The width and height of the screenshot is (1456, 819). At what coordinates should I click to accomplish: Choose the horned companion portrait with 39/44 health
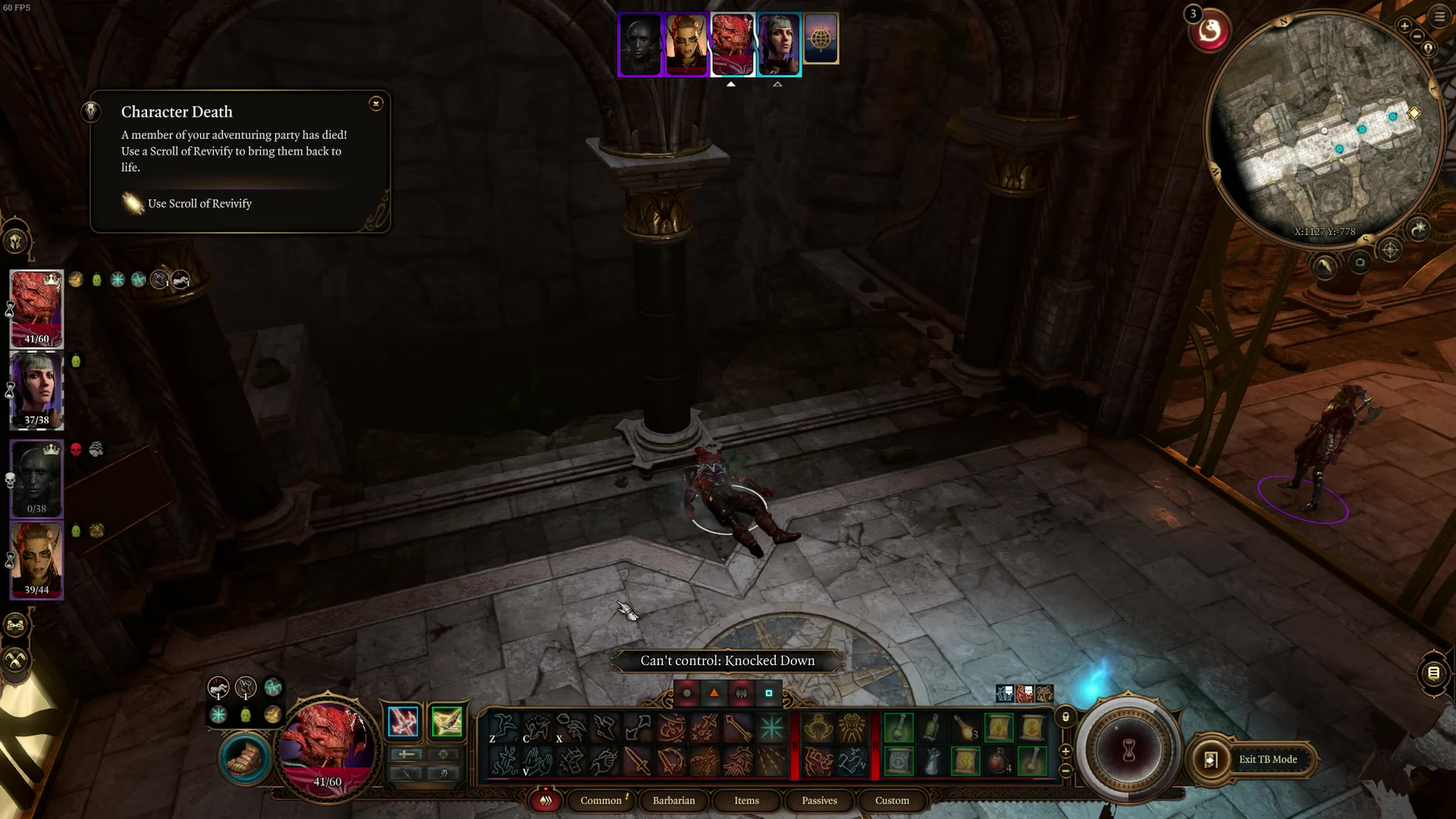tap(37, 560)
